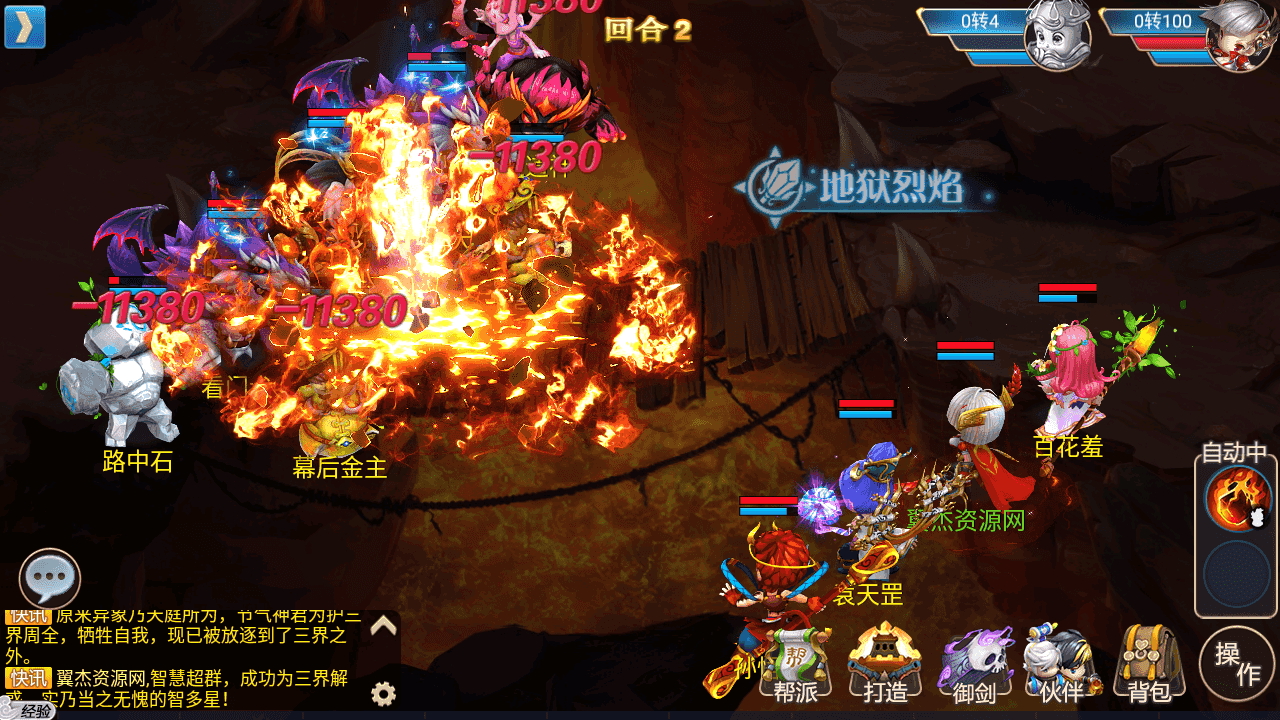Open chat settings gear icon

tap(383, 693)
